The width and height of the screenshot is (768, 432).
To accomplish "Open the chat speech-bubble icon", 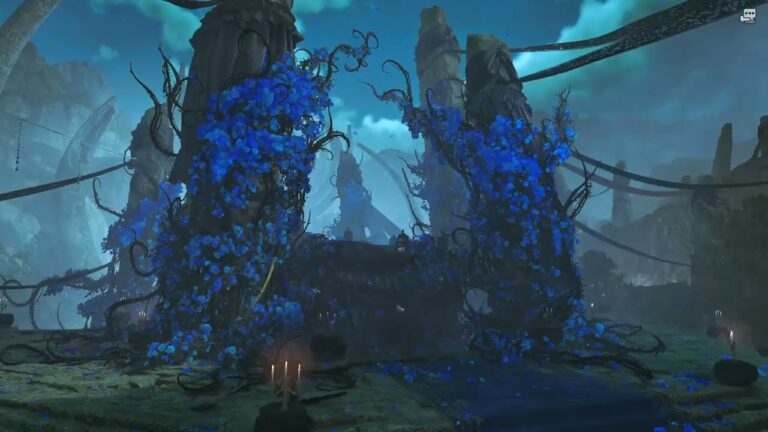I will tap(747, 15).
